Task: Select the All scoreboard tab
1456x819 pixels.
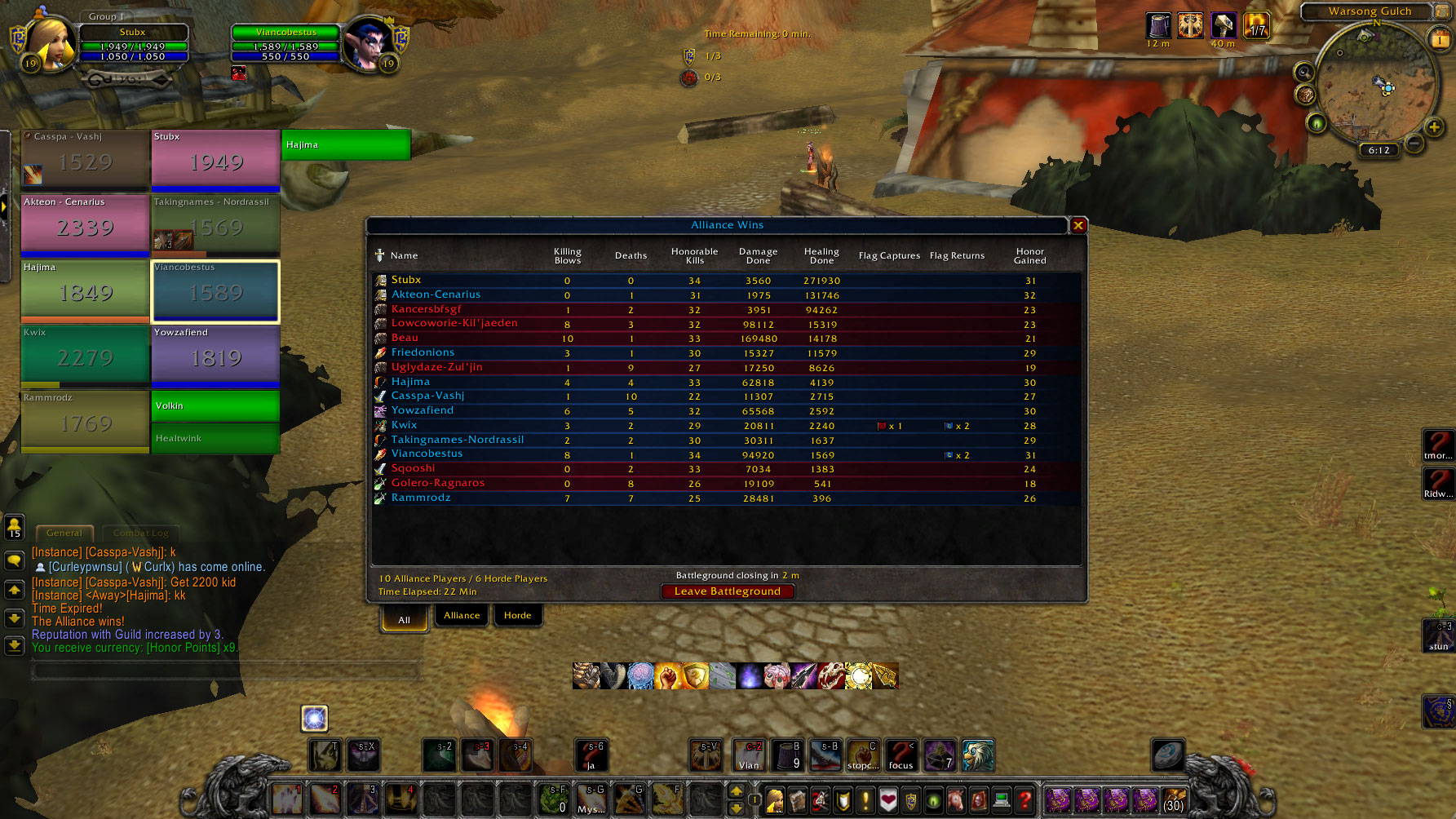Action: (x=404, y=619)
